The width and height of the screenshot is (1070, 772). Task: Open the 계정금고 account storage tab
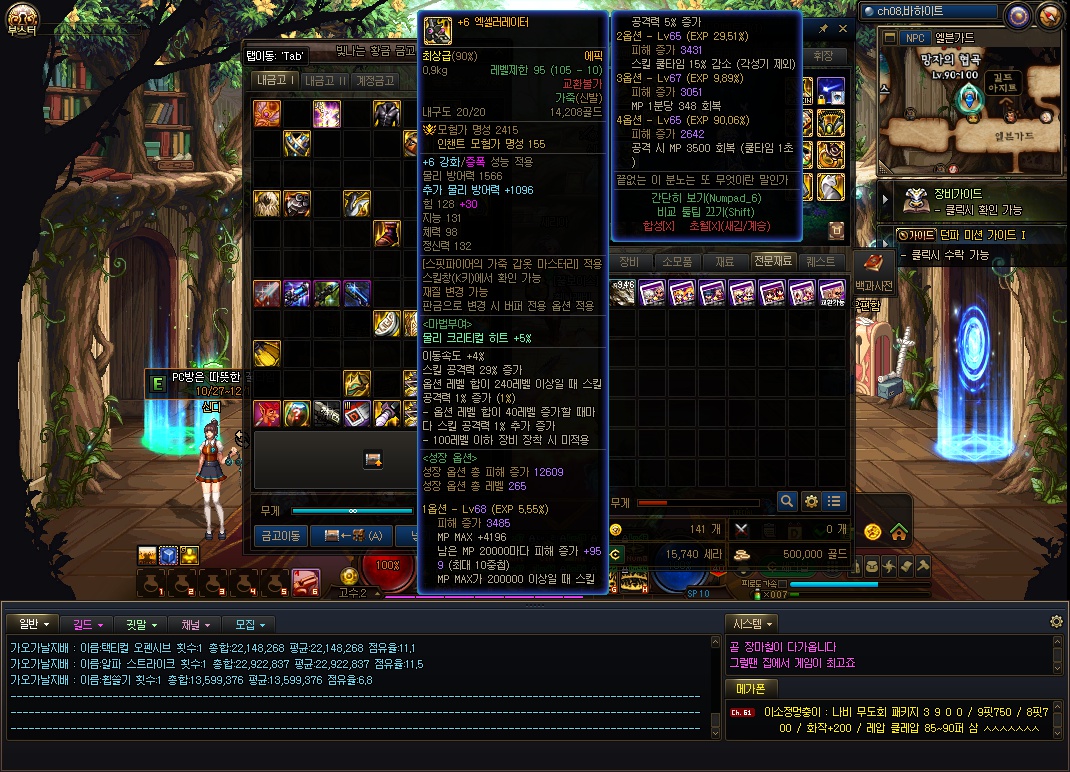374,81
